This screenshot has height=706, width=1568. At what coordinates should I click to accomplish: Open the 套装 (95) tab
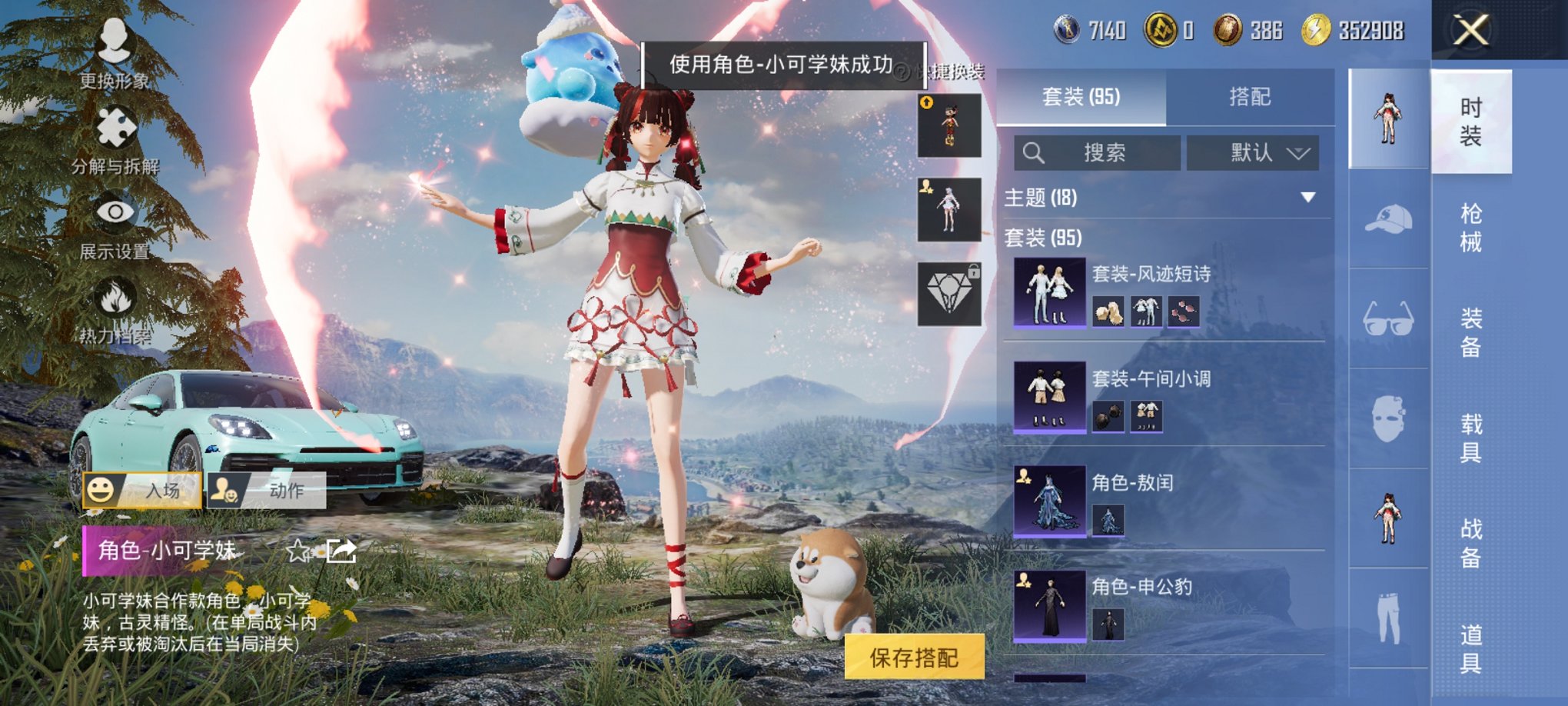click(x=1084, y=97)
